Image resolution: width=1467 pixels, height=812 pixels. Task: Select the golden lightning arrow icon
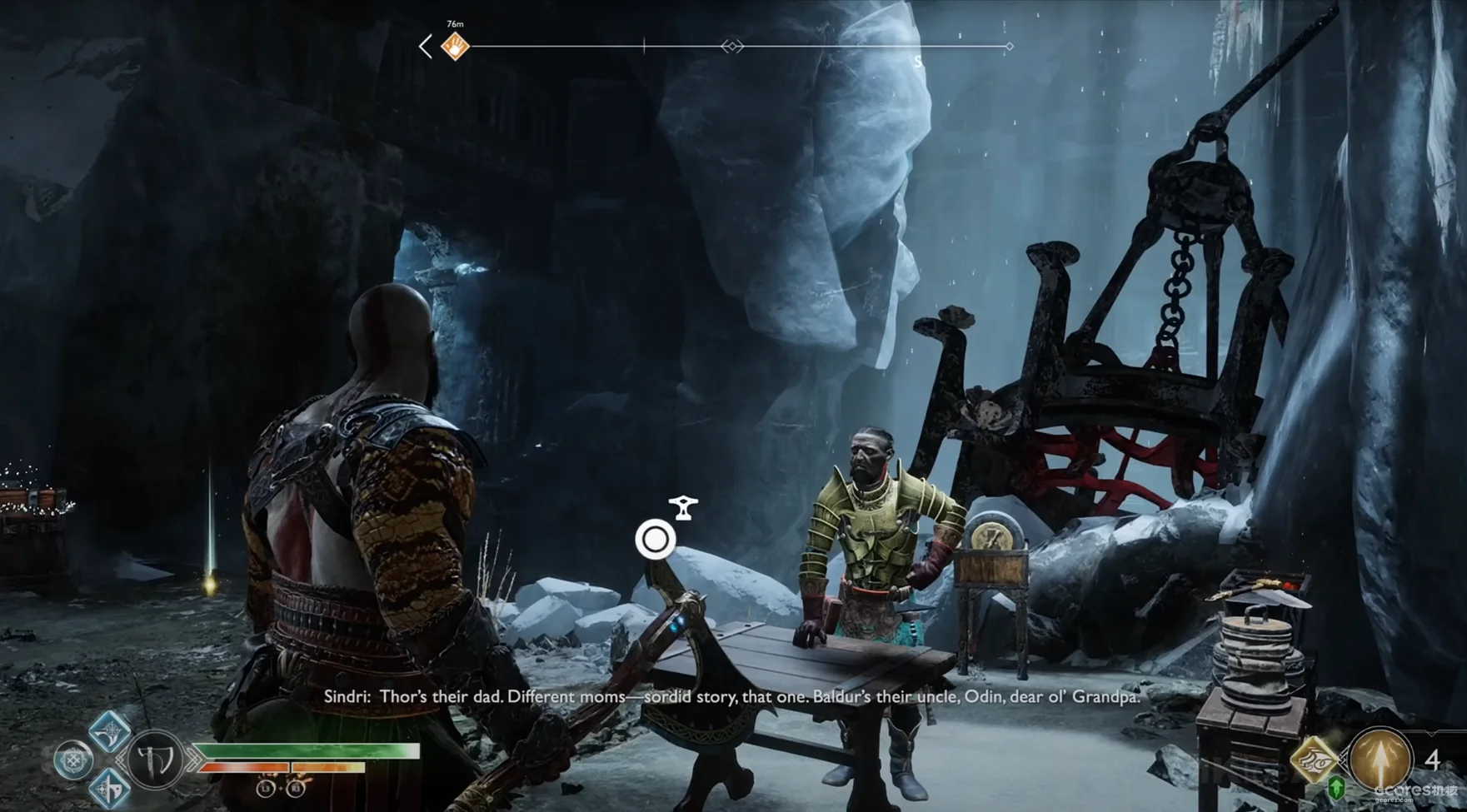point(1380,759)
